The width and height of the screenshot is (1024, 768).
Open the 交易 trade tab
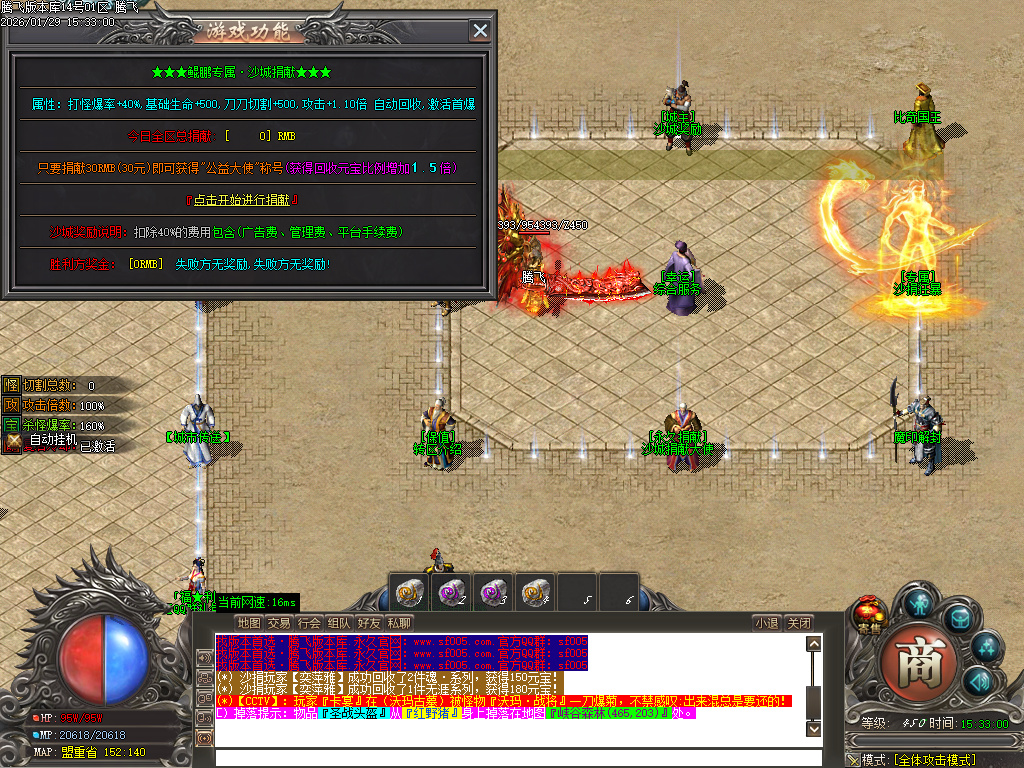(x=279, y=622)
